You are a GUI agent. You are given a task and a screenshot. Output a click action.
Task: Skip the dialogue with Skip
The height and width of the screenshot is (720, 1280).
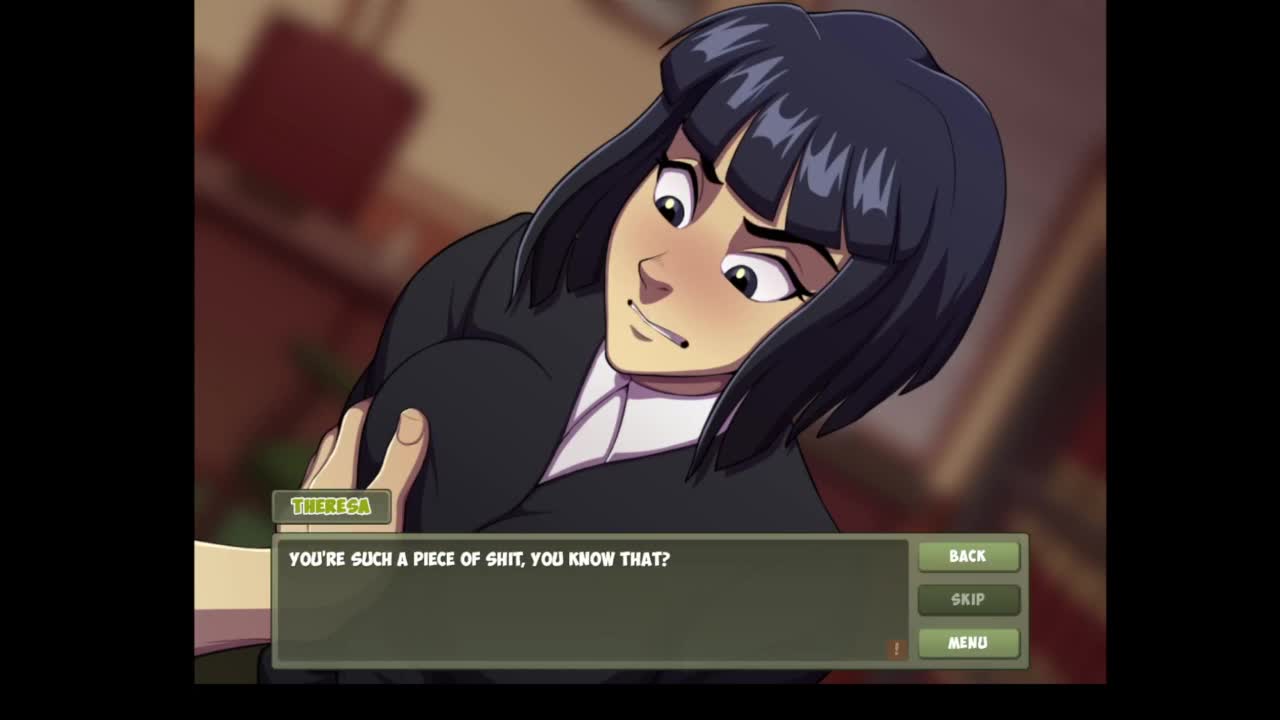click(968, 599)
